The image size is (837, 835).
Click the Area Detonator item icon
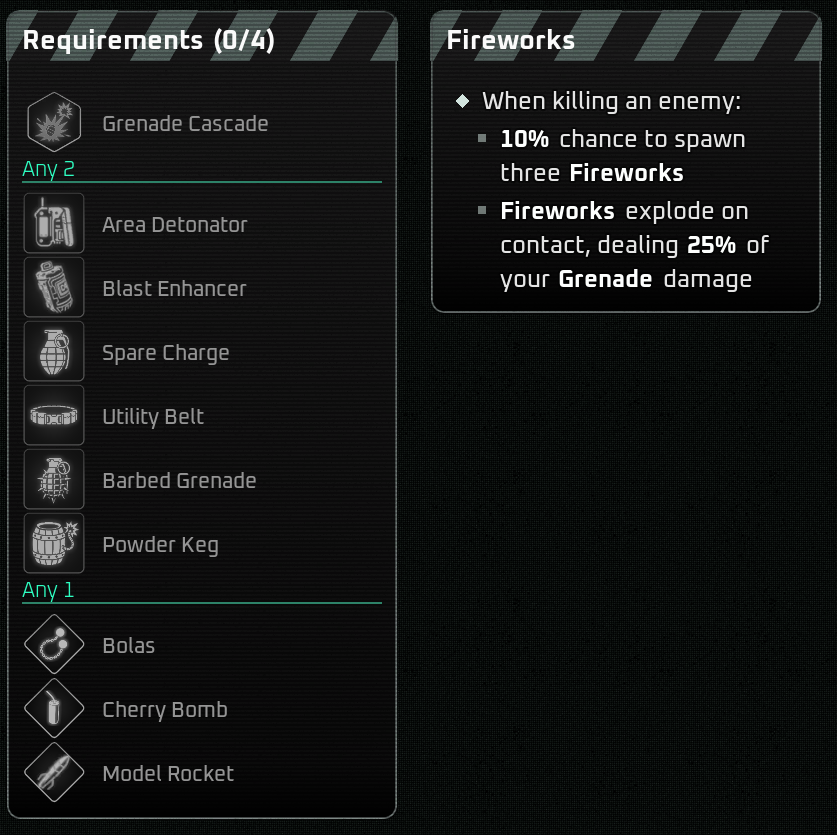tap(54, 224)
